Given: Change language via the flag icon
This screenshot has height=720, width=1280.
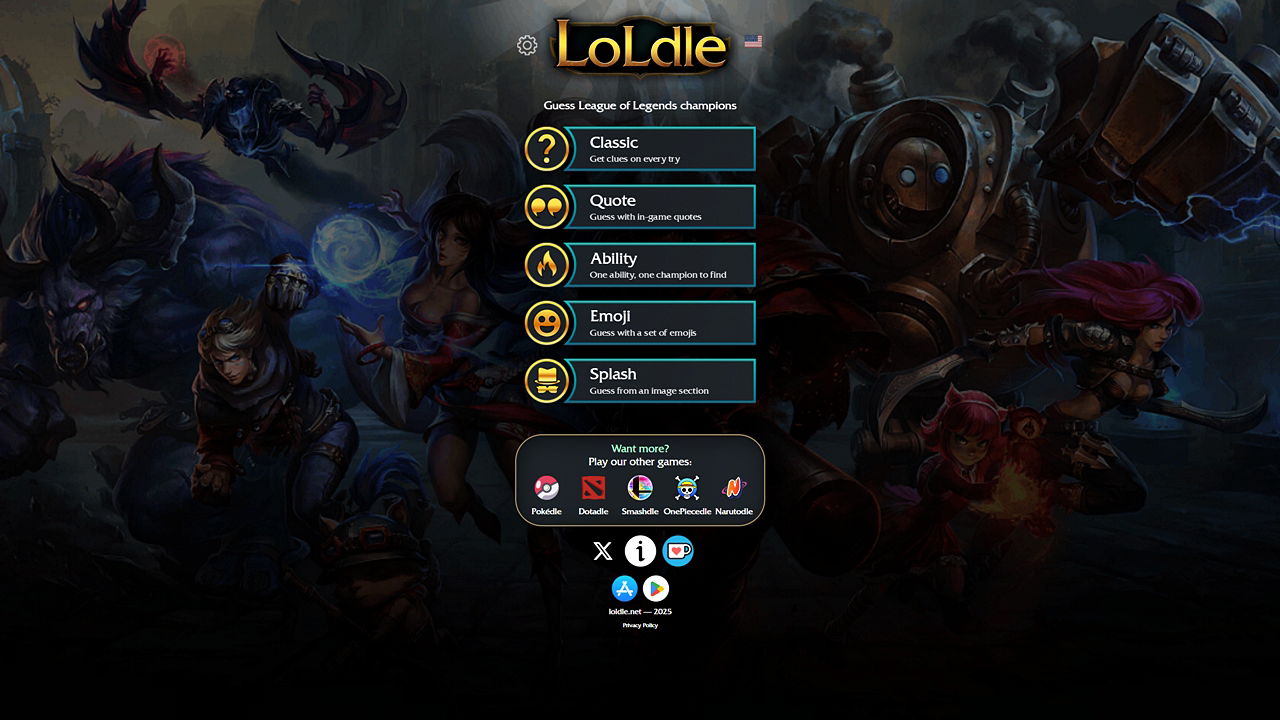Looking at the screenshot, I should point(753,41).
